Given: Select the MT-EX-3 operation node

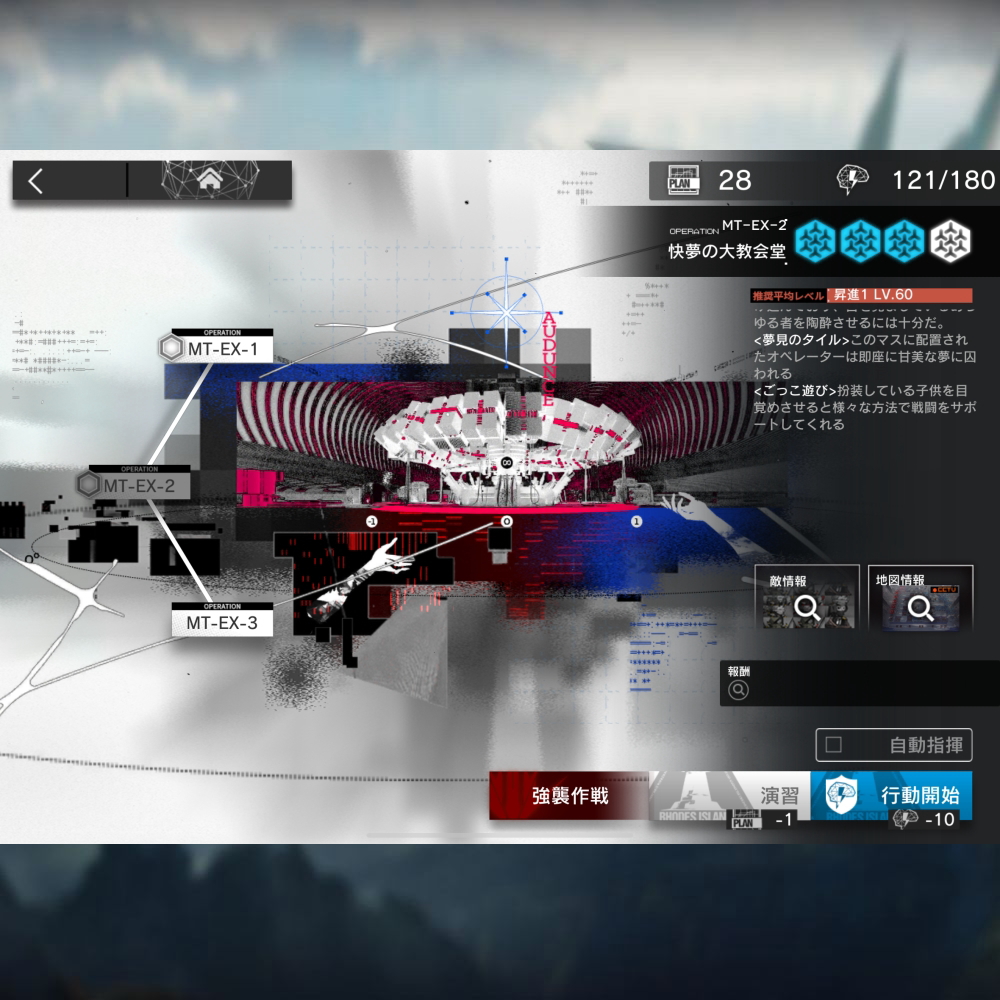Looking at the screenshot, I should click(221, 622).
